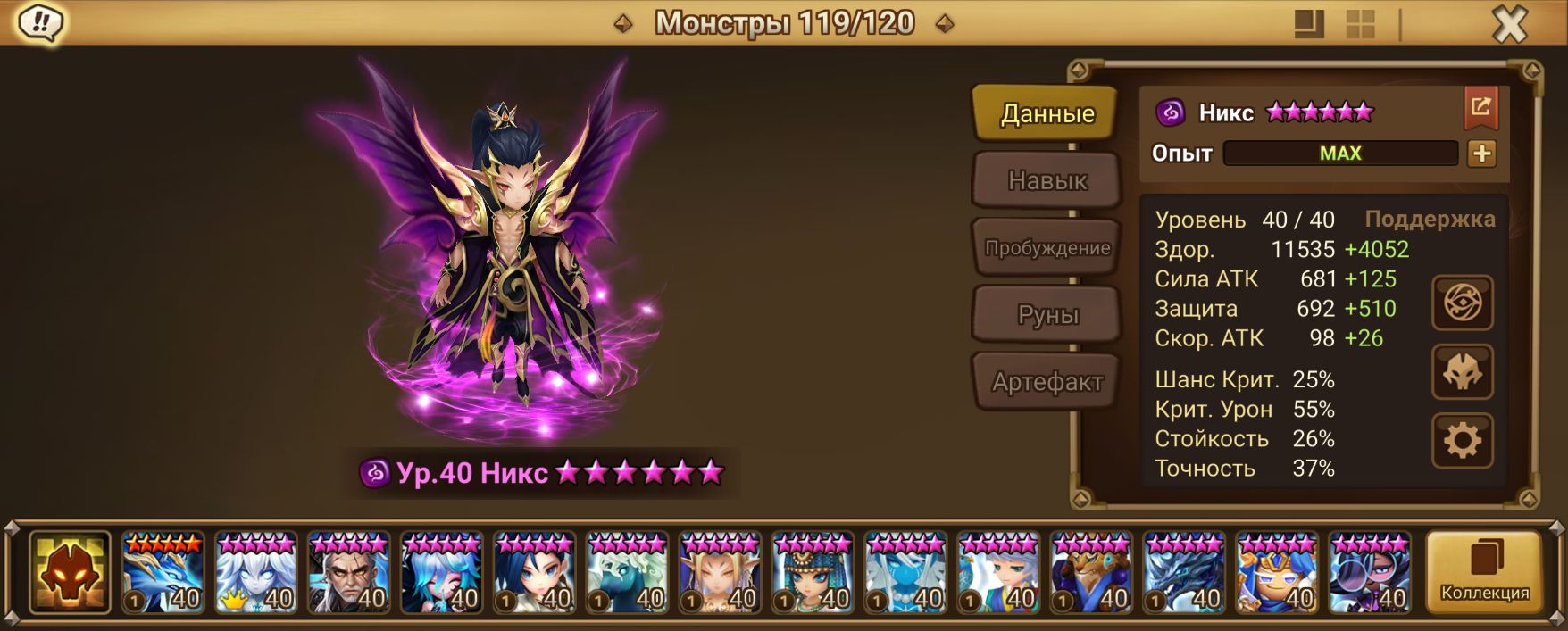Select the monster with the crown badge
This screenshot has height=631, width=1568.
pos(255,573)
